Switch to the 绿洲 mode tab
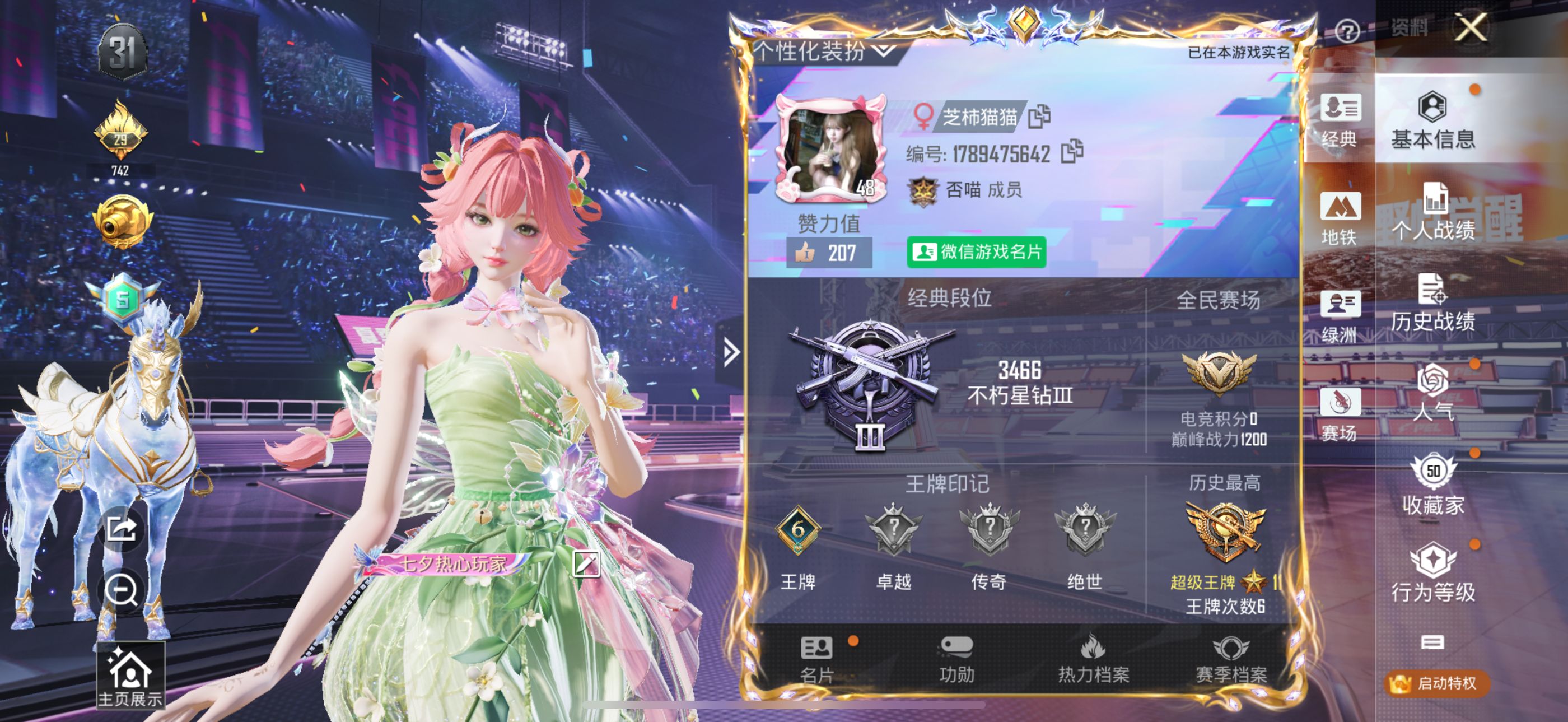Viewport: 1568px width, 722px height. pos(1338,316)
